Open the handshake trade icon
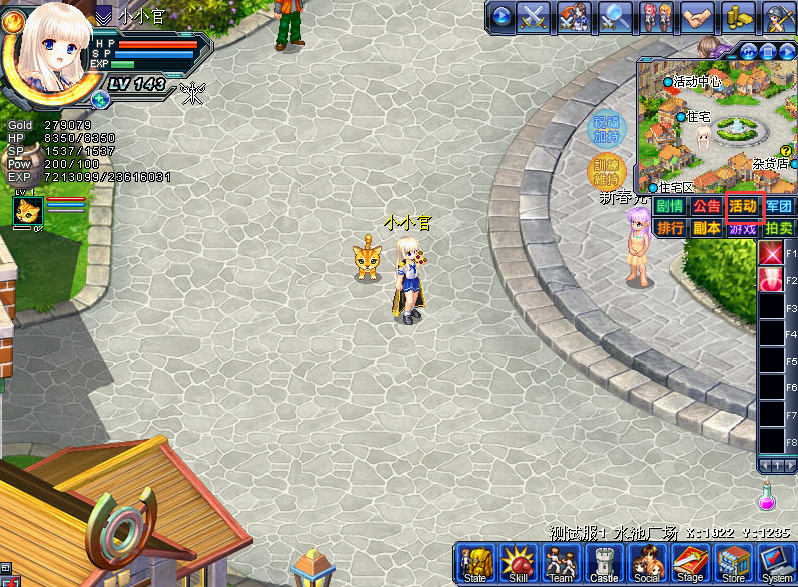Viewport: 798px width, 587px height. click(x=696, y=16)
